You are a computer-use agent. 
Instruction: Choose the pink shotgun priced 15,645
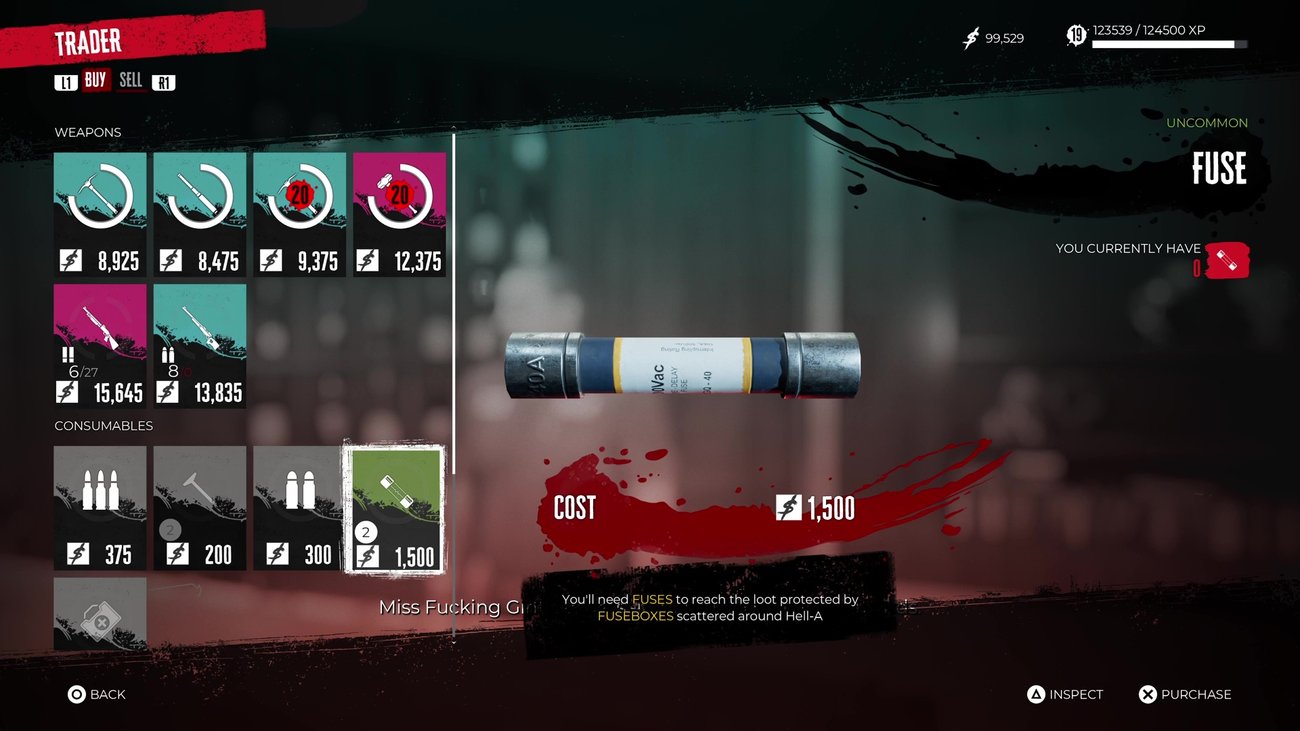tap(100, 346)
